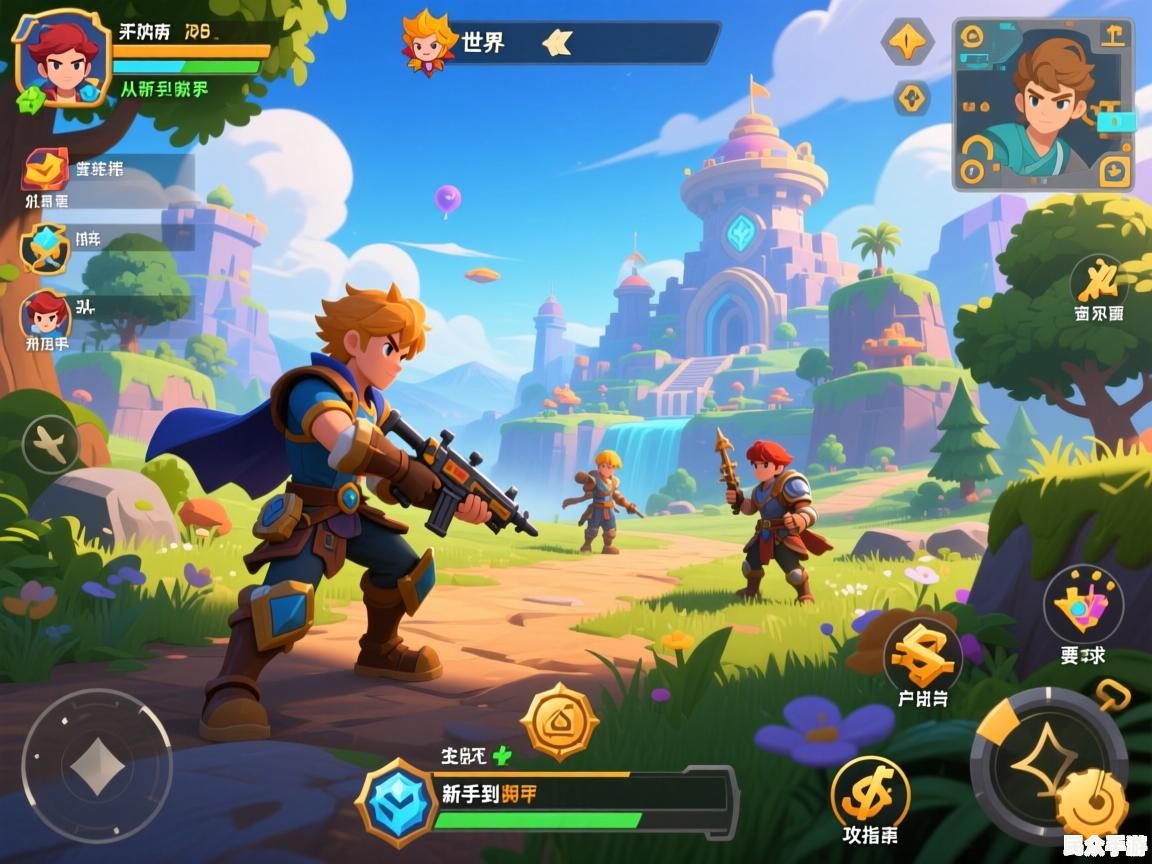Open the red and yellow cube icon entry
The image size is (1152, 864).
click(45, 170)
